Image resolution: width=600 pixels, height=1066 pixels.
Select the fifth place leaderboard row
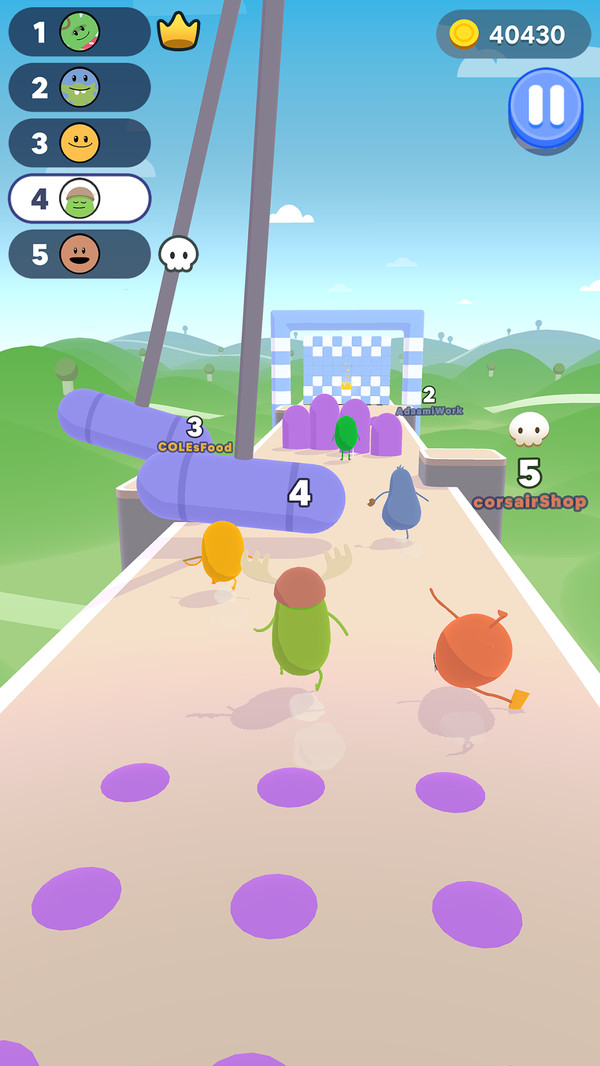tap(80, 254)
